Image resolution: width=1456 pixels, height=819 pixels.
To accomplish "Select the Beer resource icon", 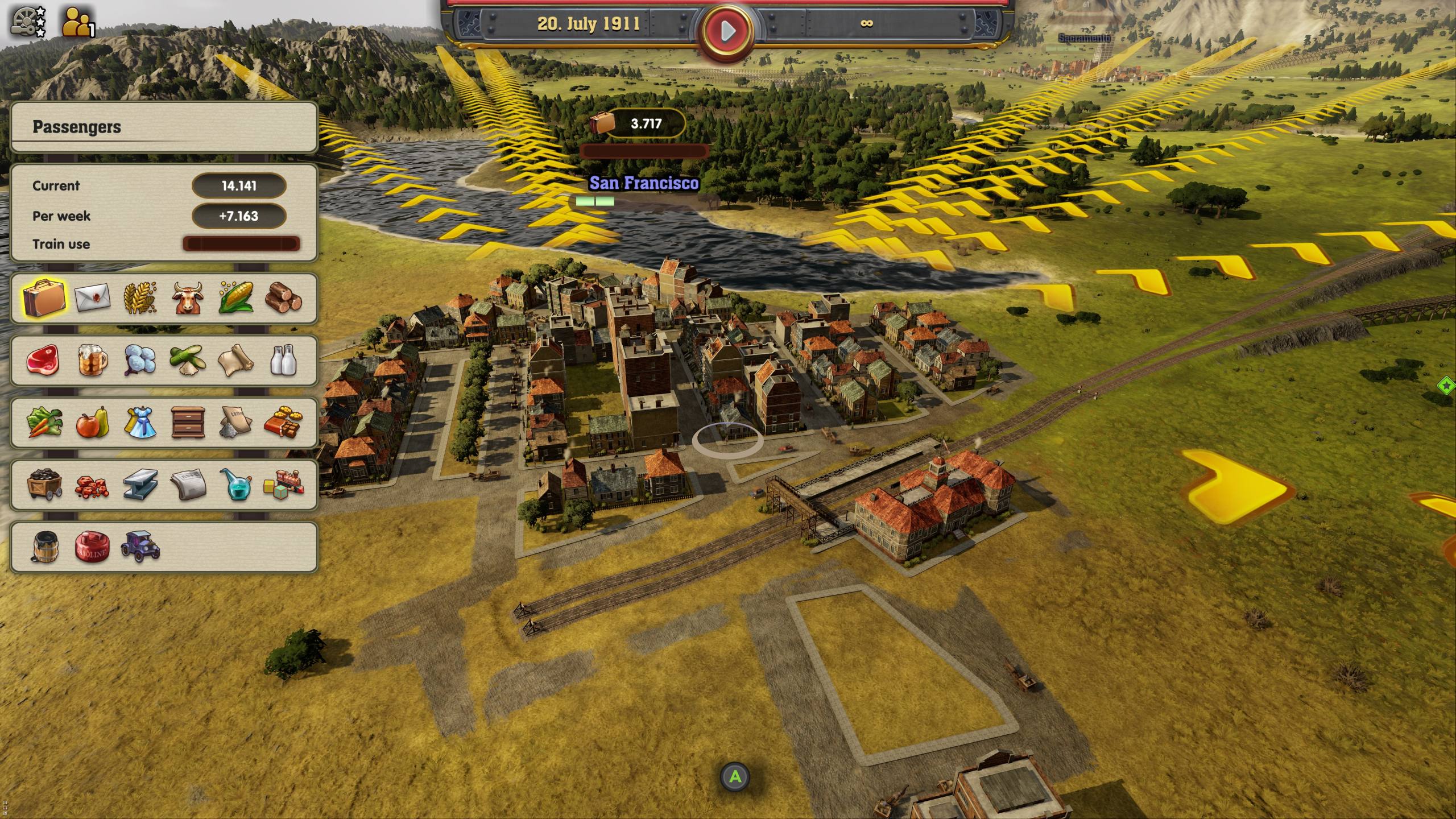I will pyautogui.click(x=93, y=362).
